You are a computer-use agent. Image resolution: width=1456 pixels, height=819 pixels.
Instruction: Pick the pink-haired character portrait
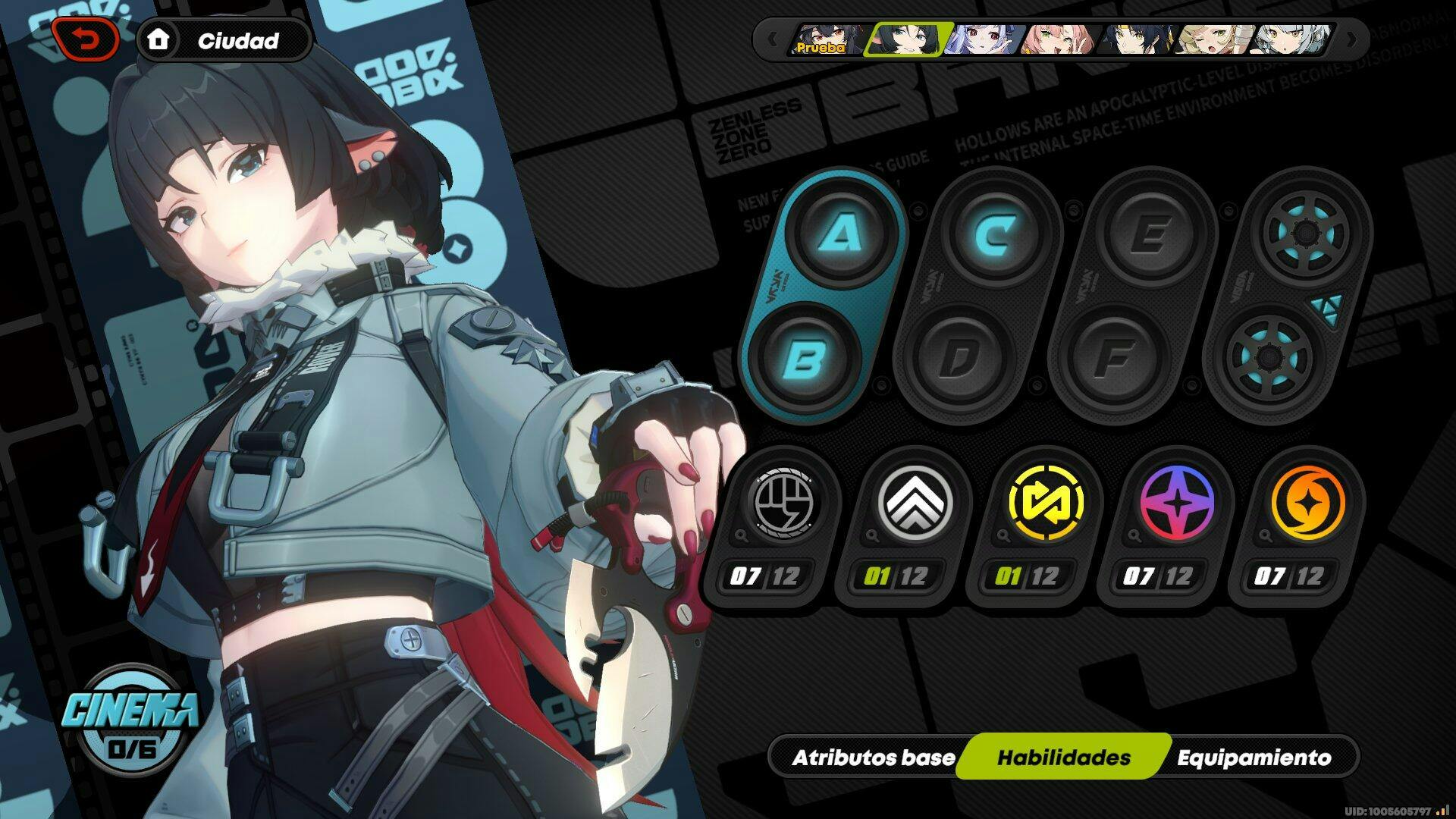(1059, 39)
